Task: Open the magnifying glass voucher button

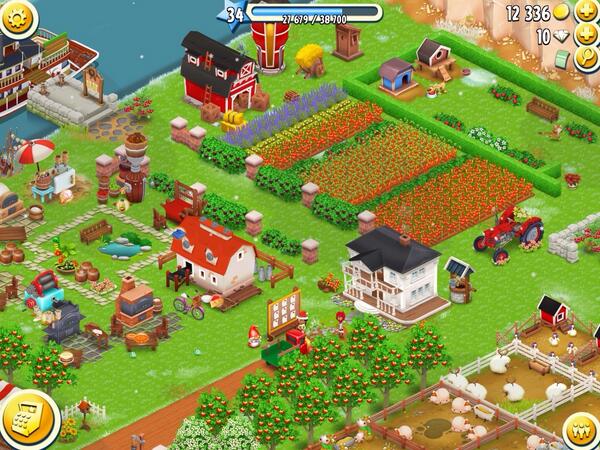Action: 586,59
